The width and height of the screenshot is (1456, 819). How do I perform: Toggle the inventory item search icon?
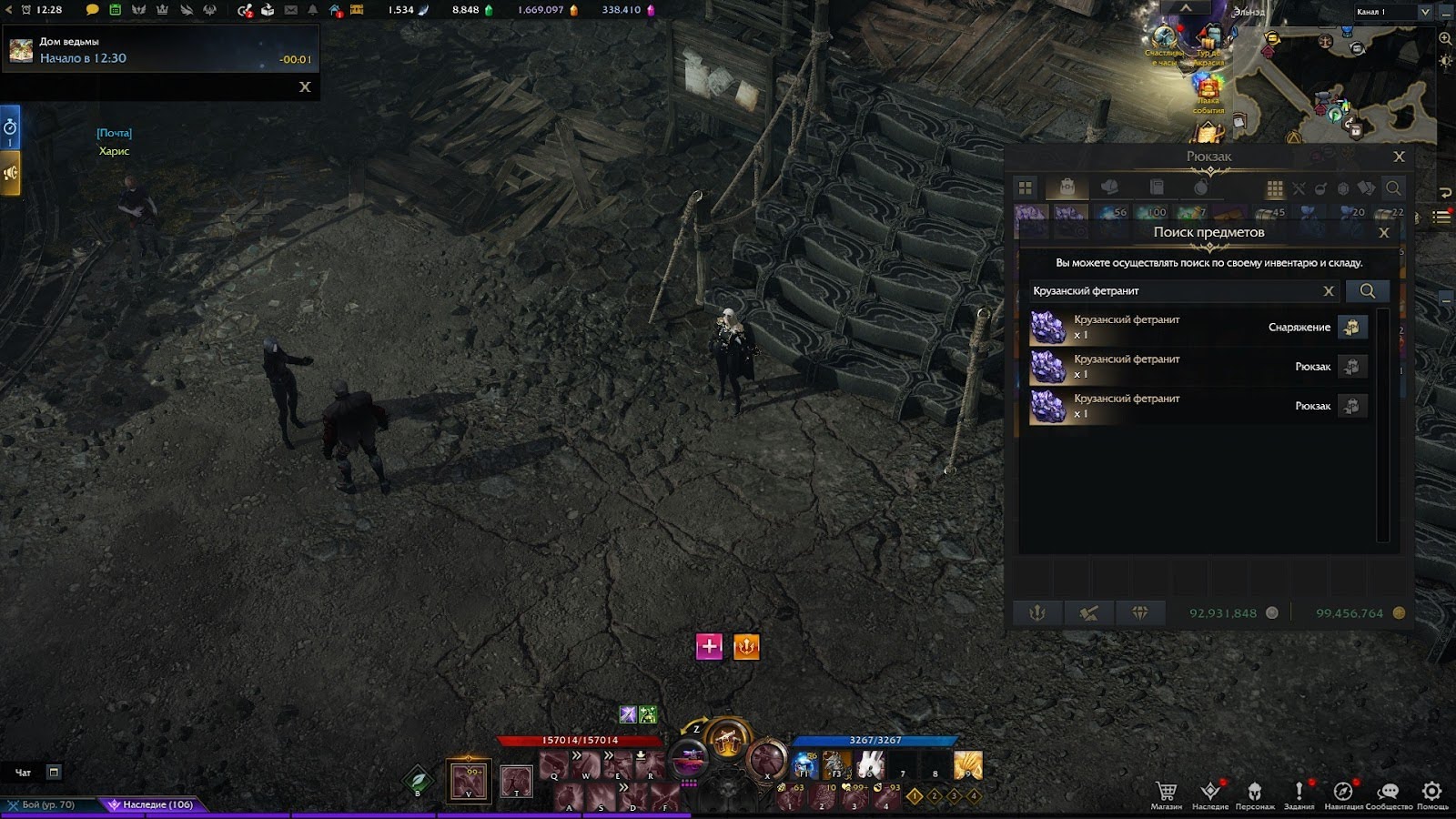coord(1392,188)
